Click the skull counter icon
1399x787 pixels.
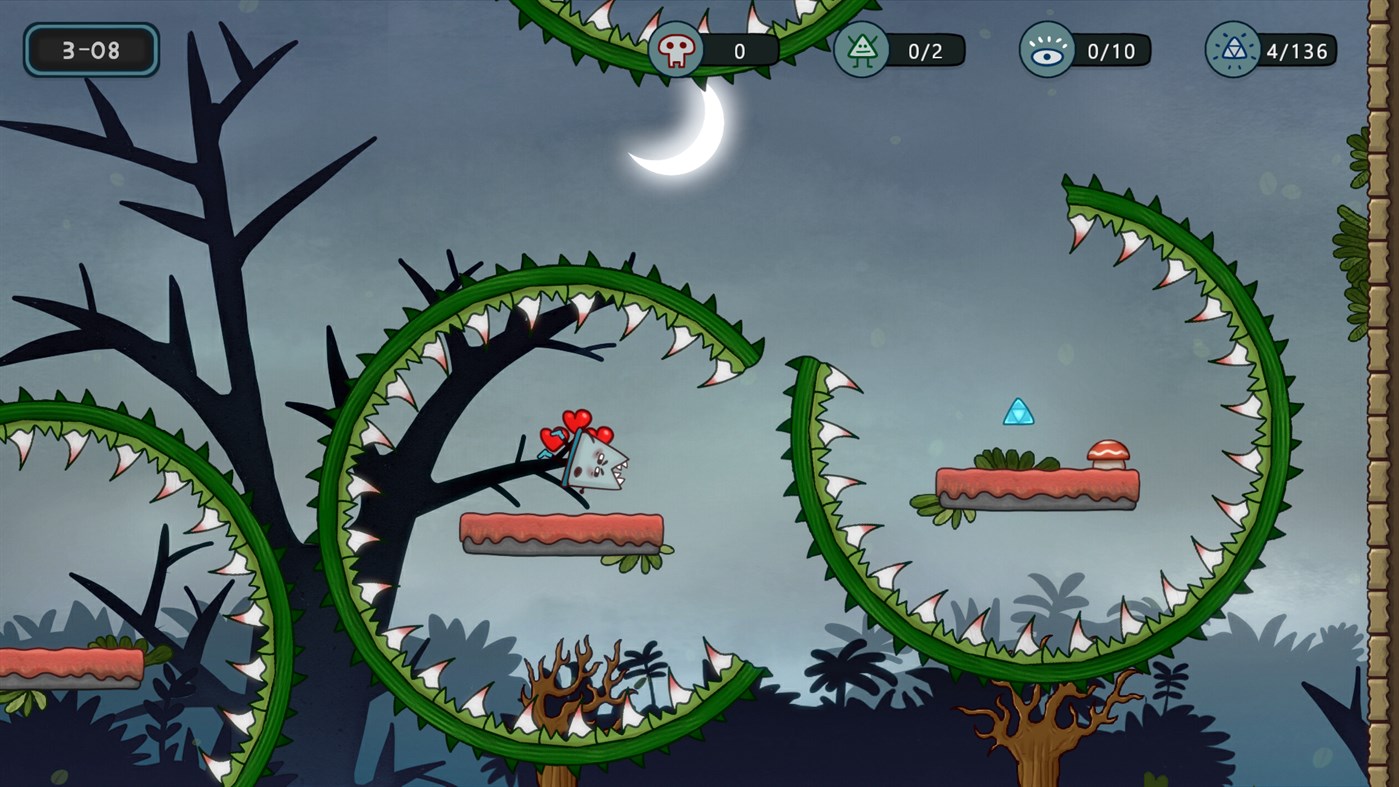click(x=675, y=49)
